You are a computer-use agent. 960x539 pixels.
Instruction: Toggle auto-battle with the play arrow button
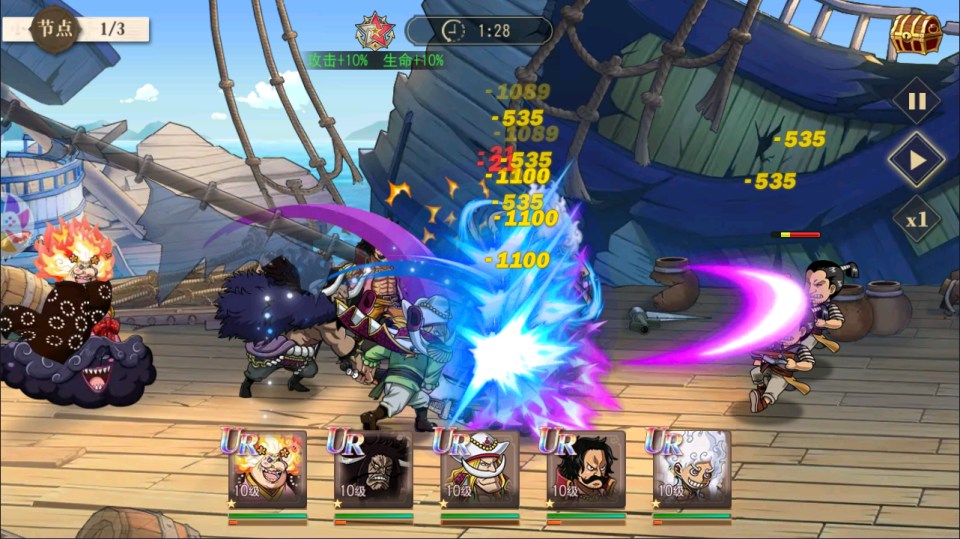coord(916,160)
